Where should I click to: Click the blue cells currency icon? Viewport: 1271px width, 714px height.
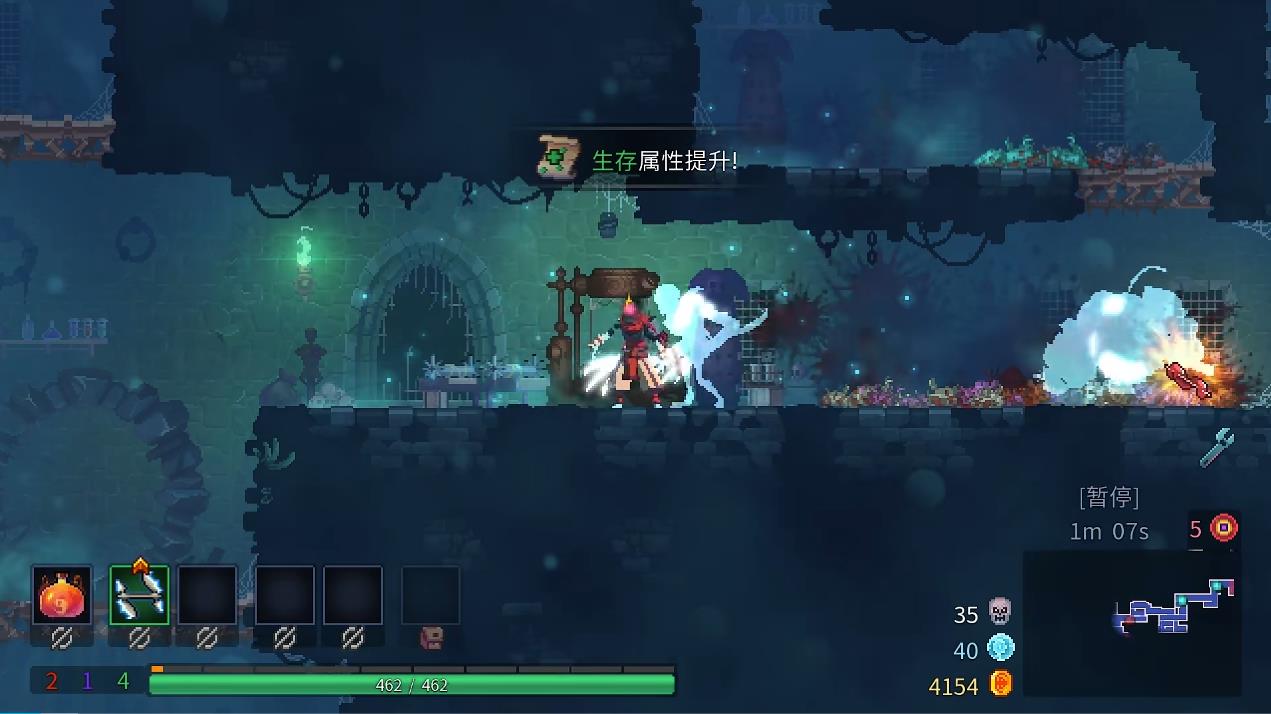click(x=1000, y=648)
